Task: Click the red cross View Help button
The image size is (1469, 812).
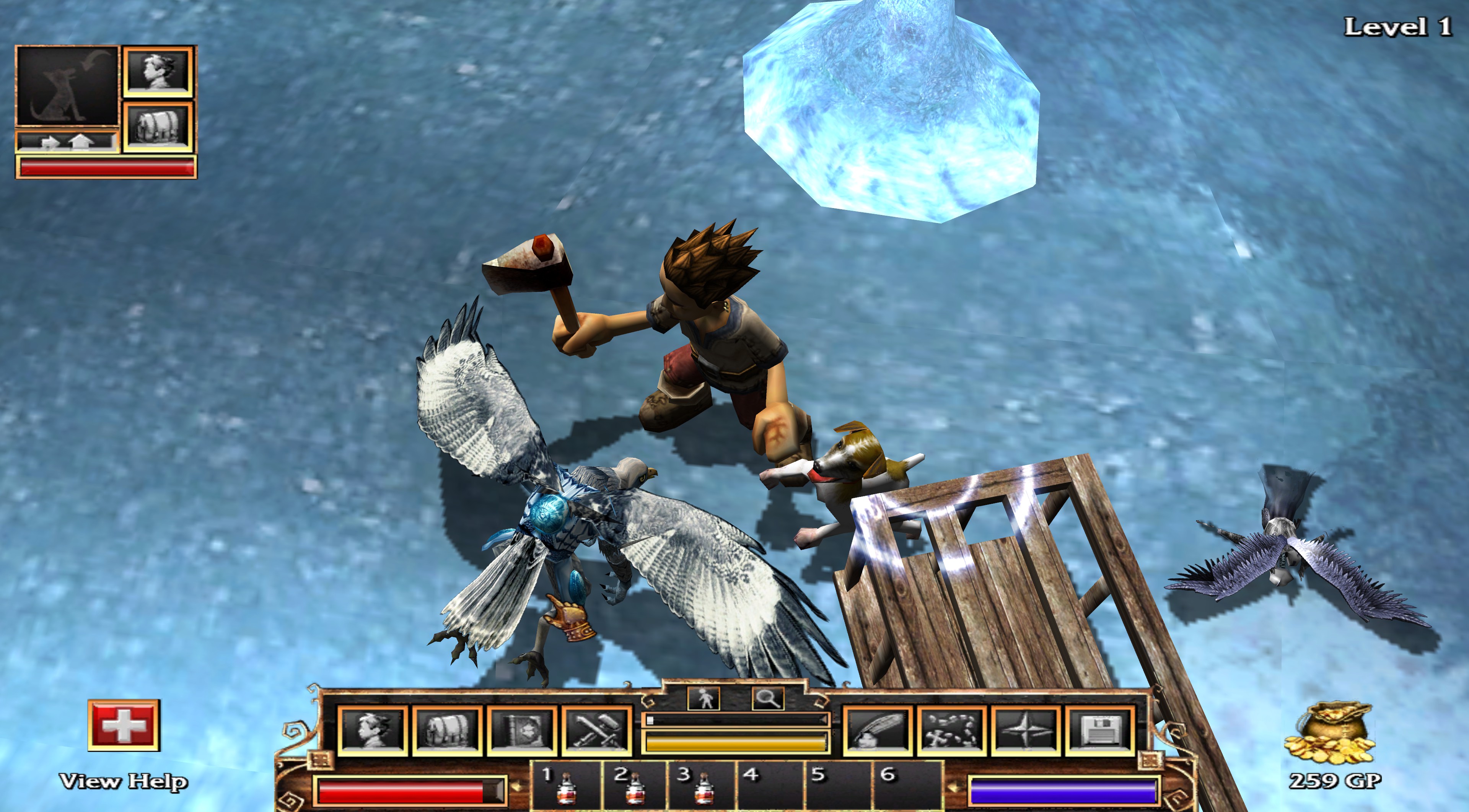Action: pos(123,725)
